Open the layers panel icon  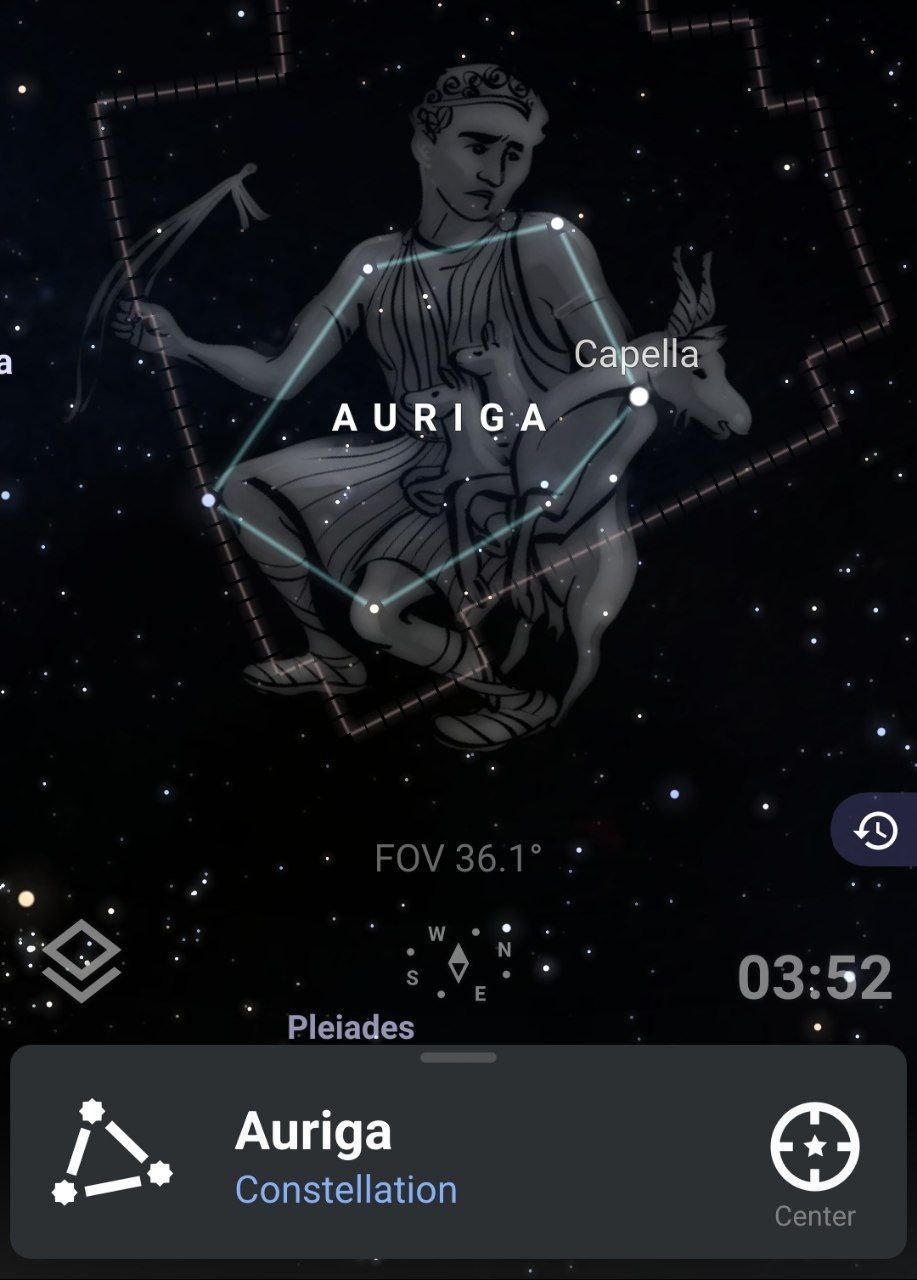[x=81, y=962]
